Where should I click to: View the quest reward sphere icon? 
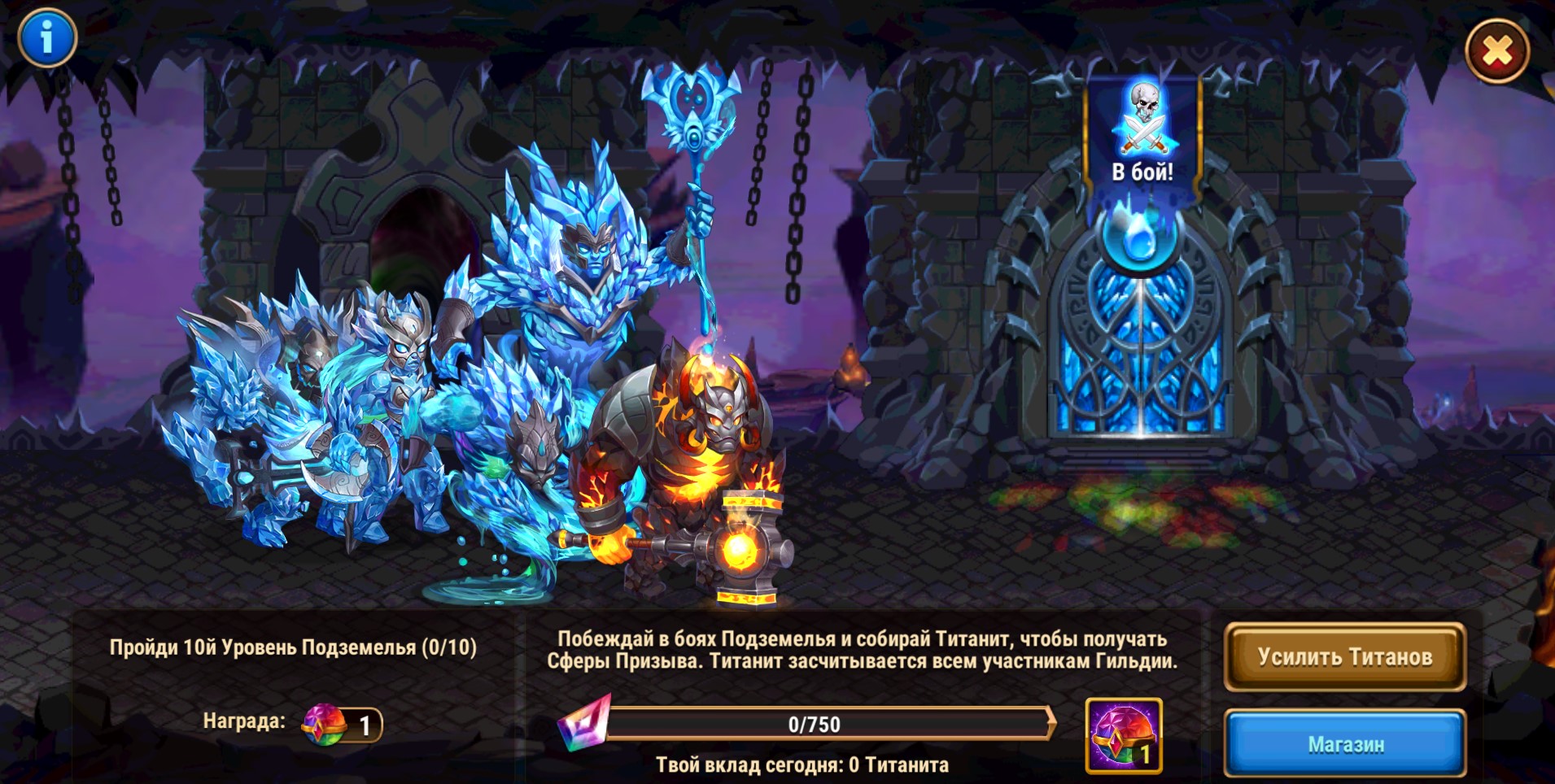pyautogui.click(x=325, y=724)
